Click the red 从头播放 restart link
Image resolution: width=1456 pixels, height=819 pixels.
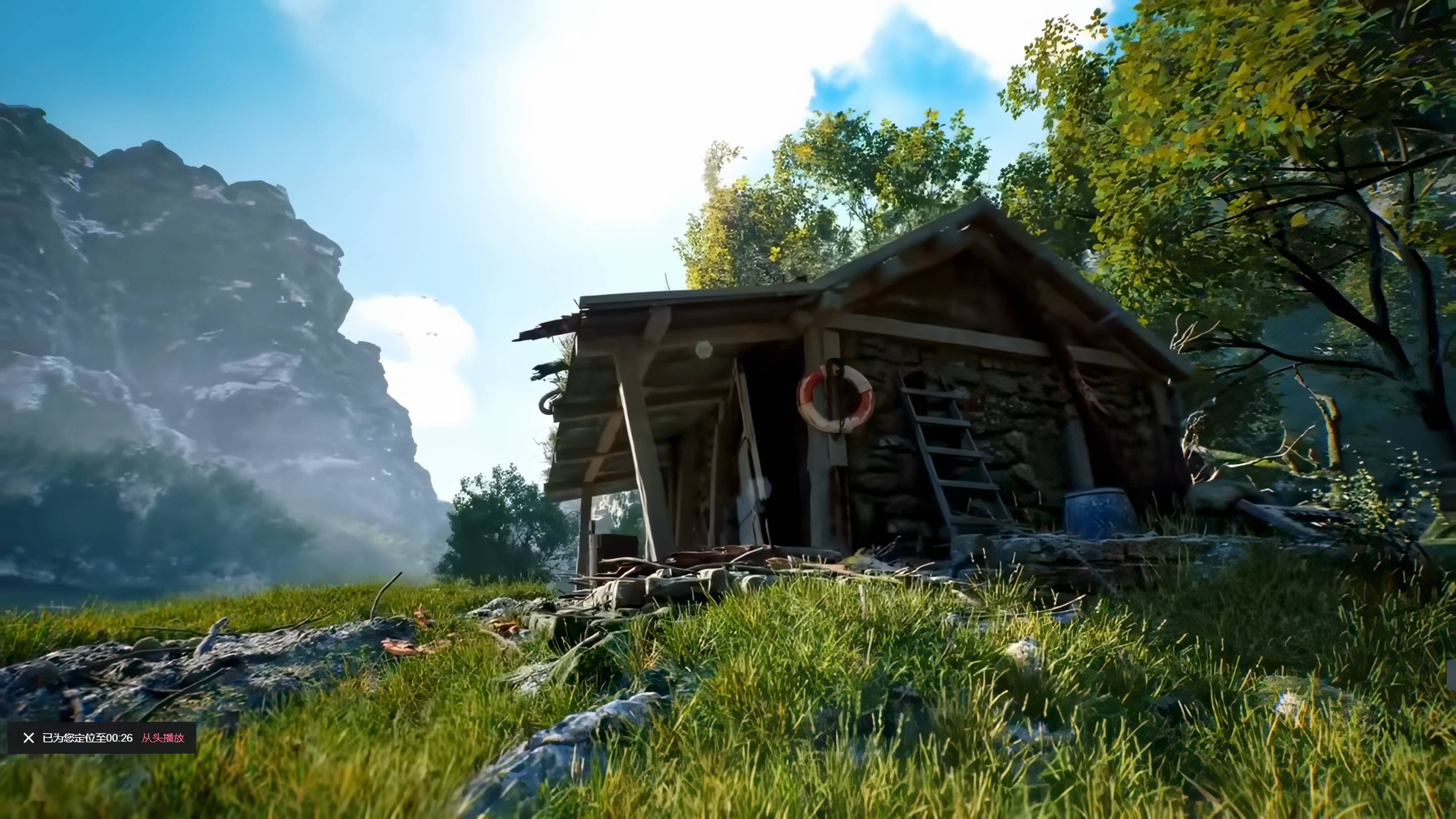tap(163, 738)
